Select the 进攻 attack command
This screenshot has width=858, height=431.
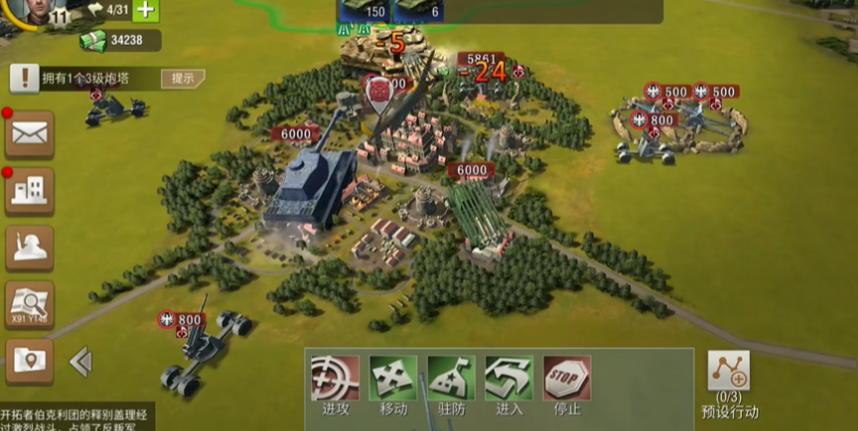335,385
